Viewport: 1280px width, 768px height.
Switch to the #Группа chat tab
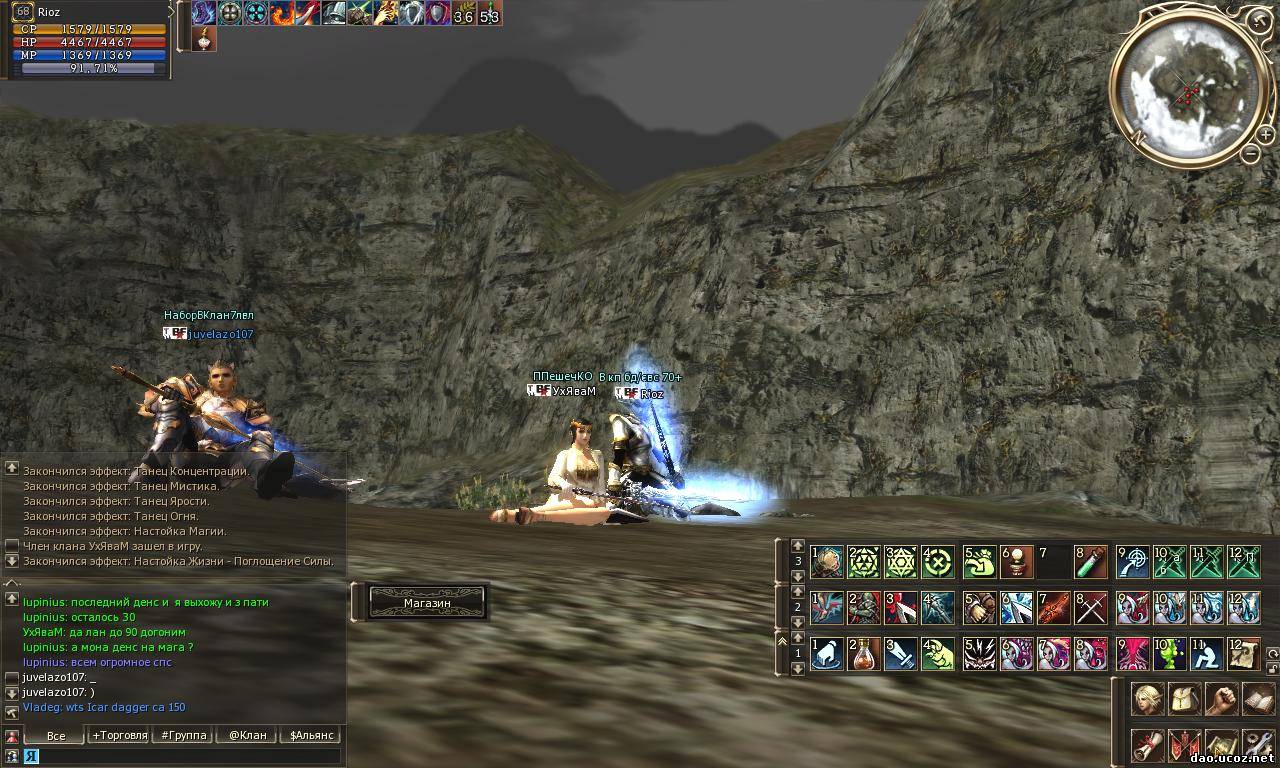point(183,735)
